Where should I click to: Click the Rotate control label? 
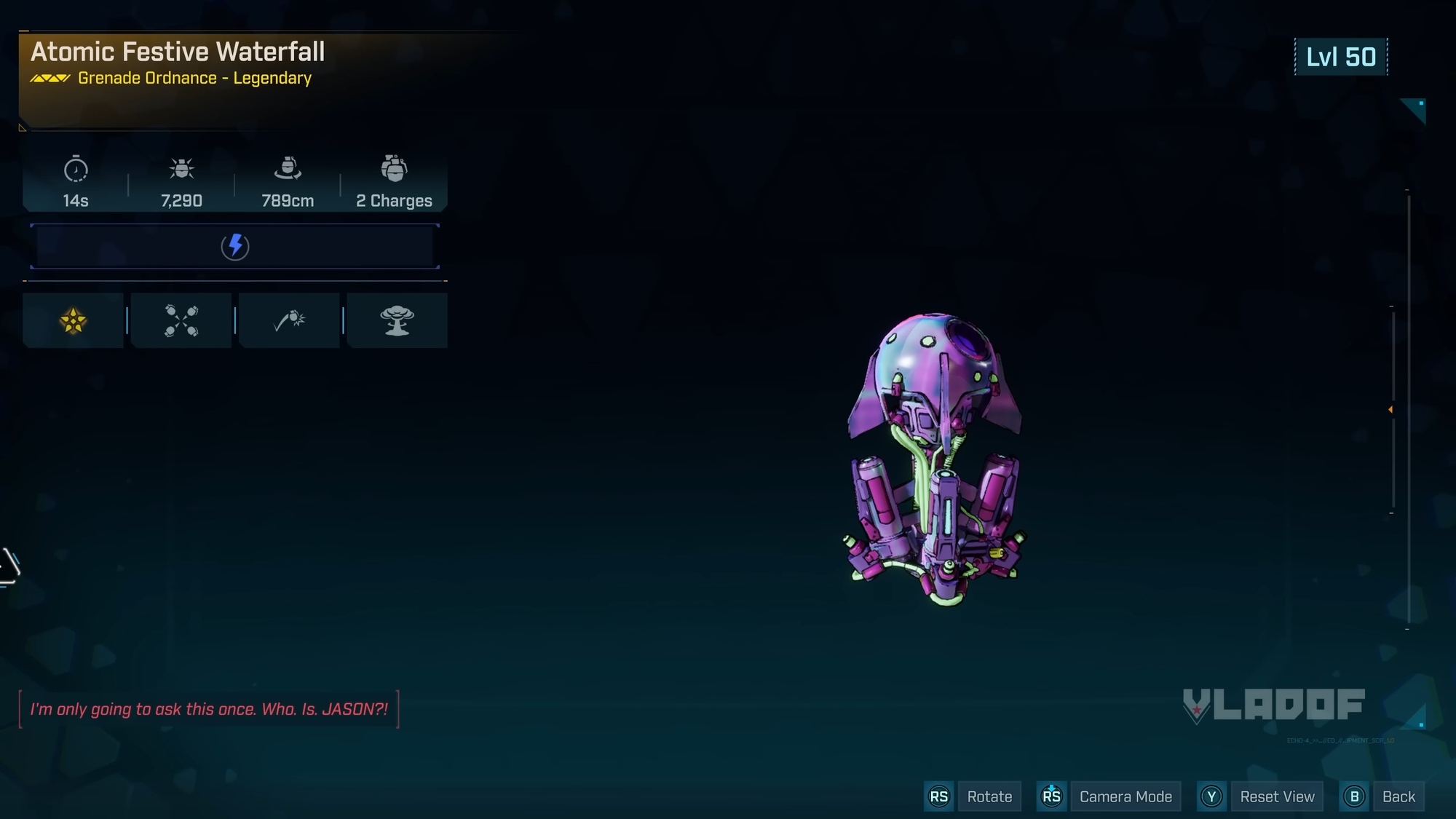point(989,796)
